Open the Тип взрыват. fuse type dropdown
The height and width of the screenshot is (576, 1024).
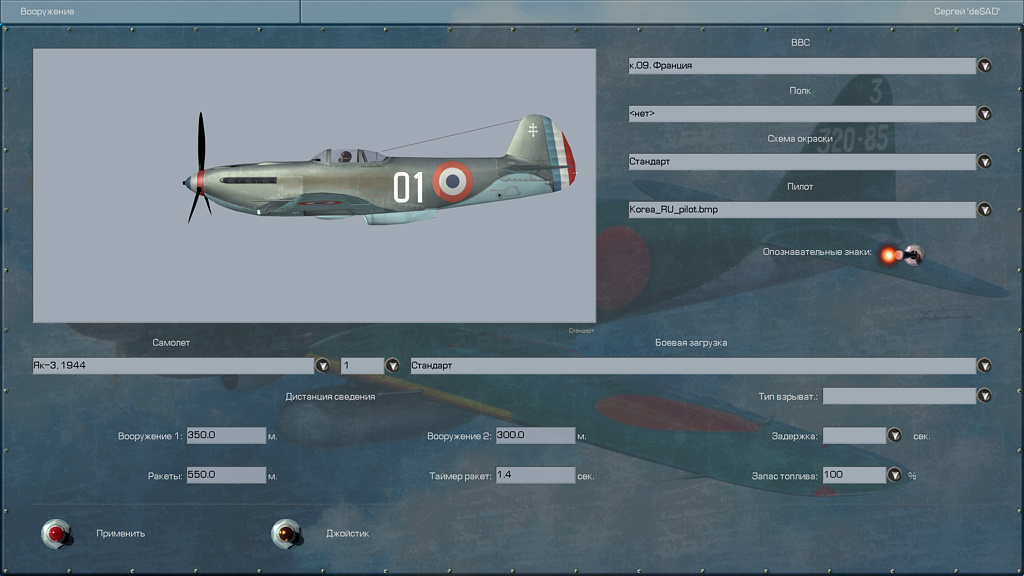984,396
